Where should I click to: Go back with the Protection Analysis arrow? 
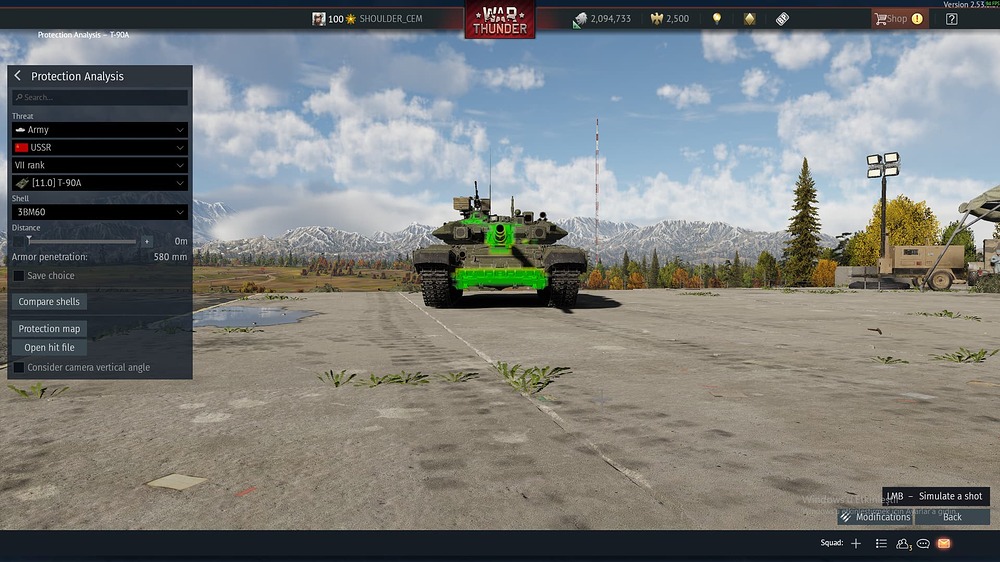pos(18,76)
